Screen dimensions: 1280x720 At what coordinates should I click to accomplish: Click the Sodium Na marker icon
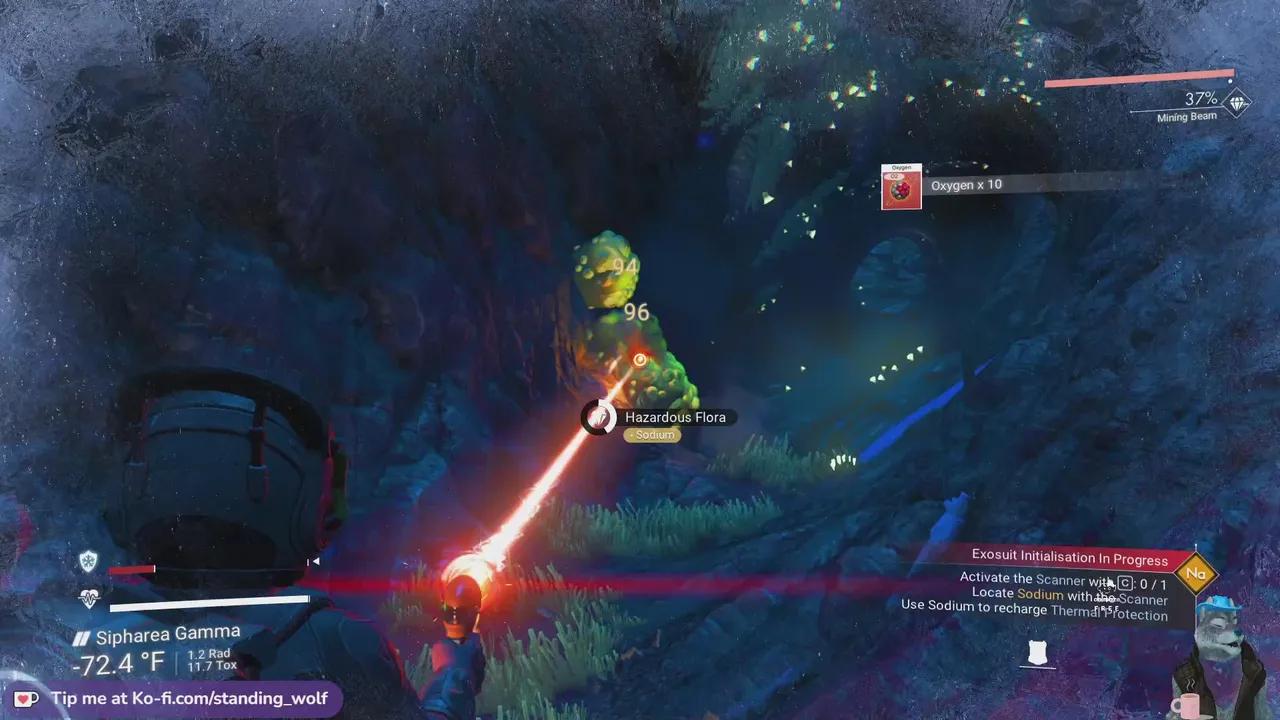[1196, 573]
